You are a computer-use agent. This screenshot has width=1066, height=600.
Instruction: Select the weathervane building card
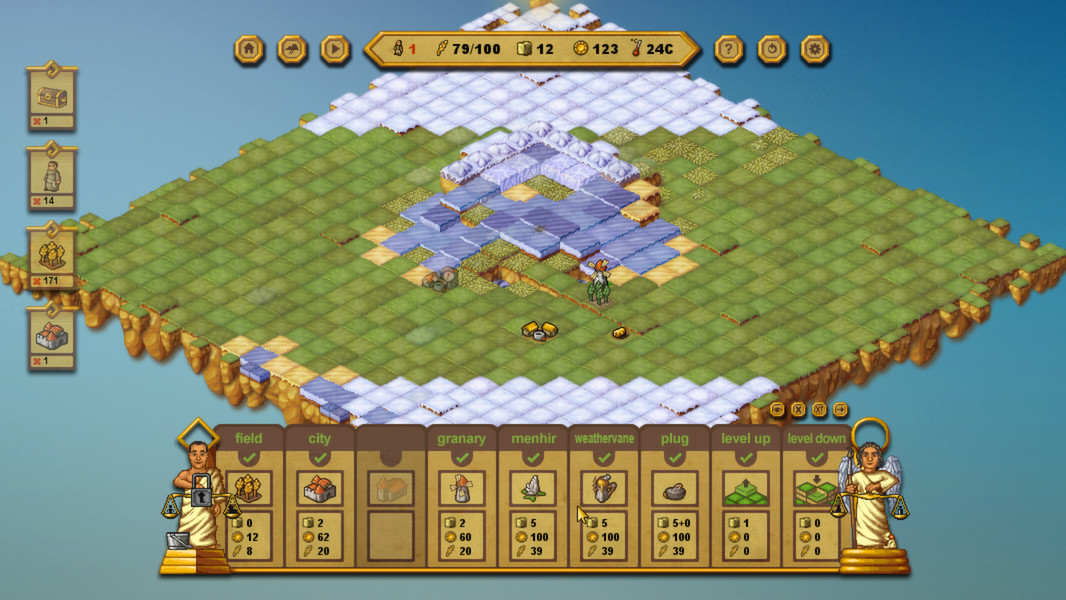coord(603,488)
